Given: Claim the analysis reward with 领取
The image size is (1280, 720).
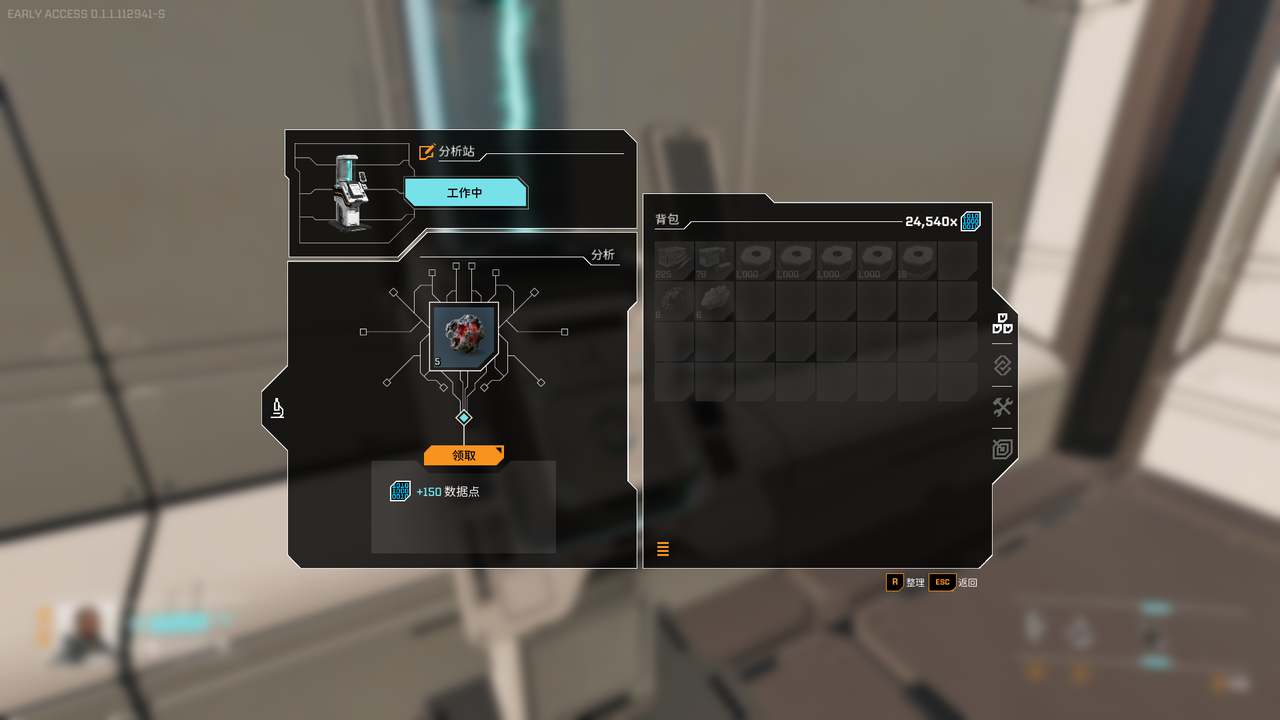Looking at the screenshot, I should pyautogui.click(x=463, y=455).
